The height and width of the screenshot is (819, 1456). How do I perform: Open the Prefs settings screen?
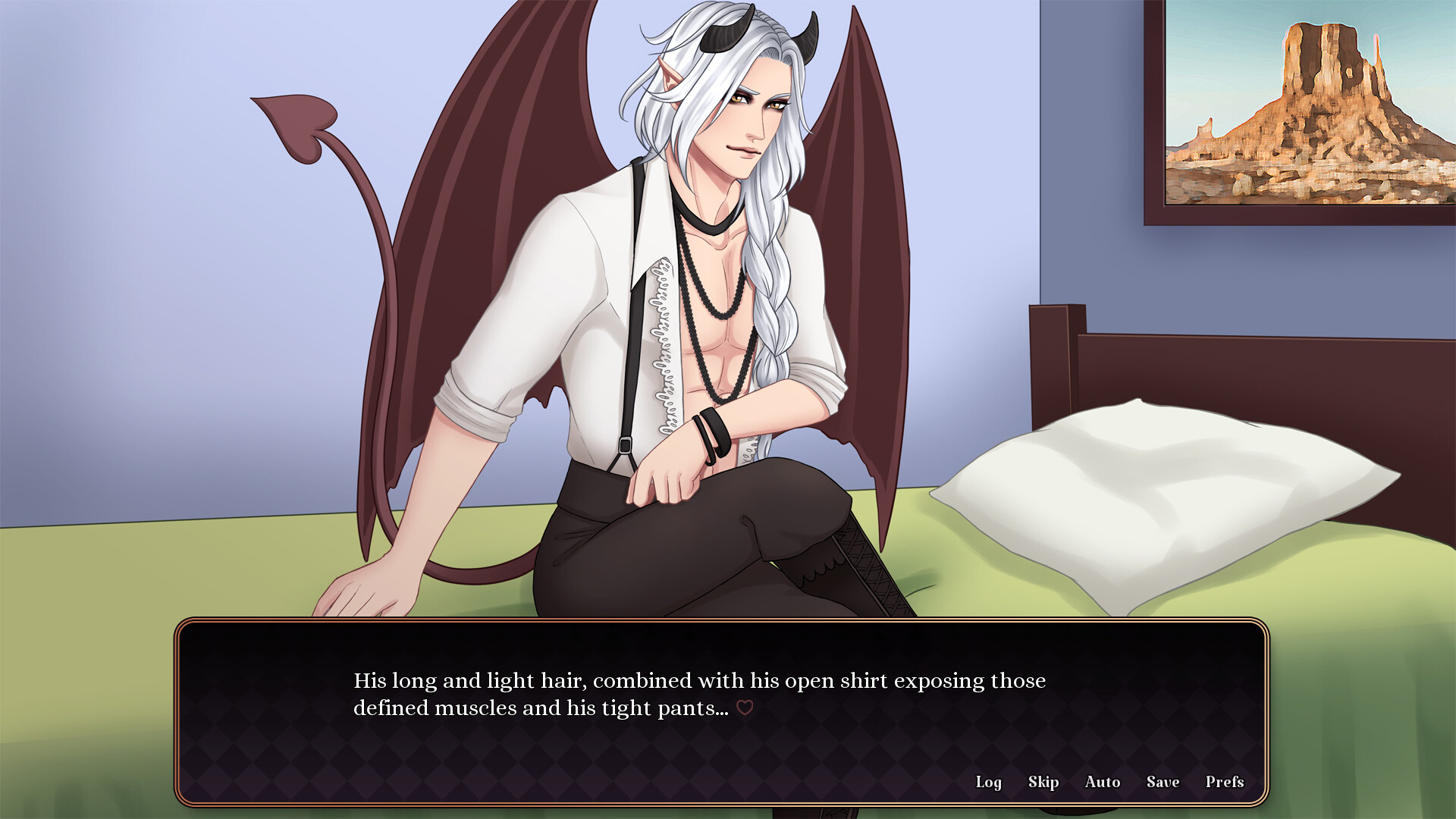tap(1224, 782)
